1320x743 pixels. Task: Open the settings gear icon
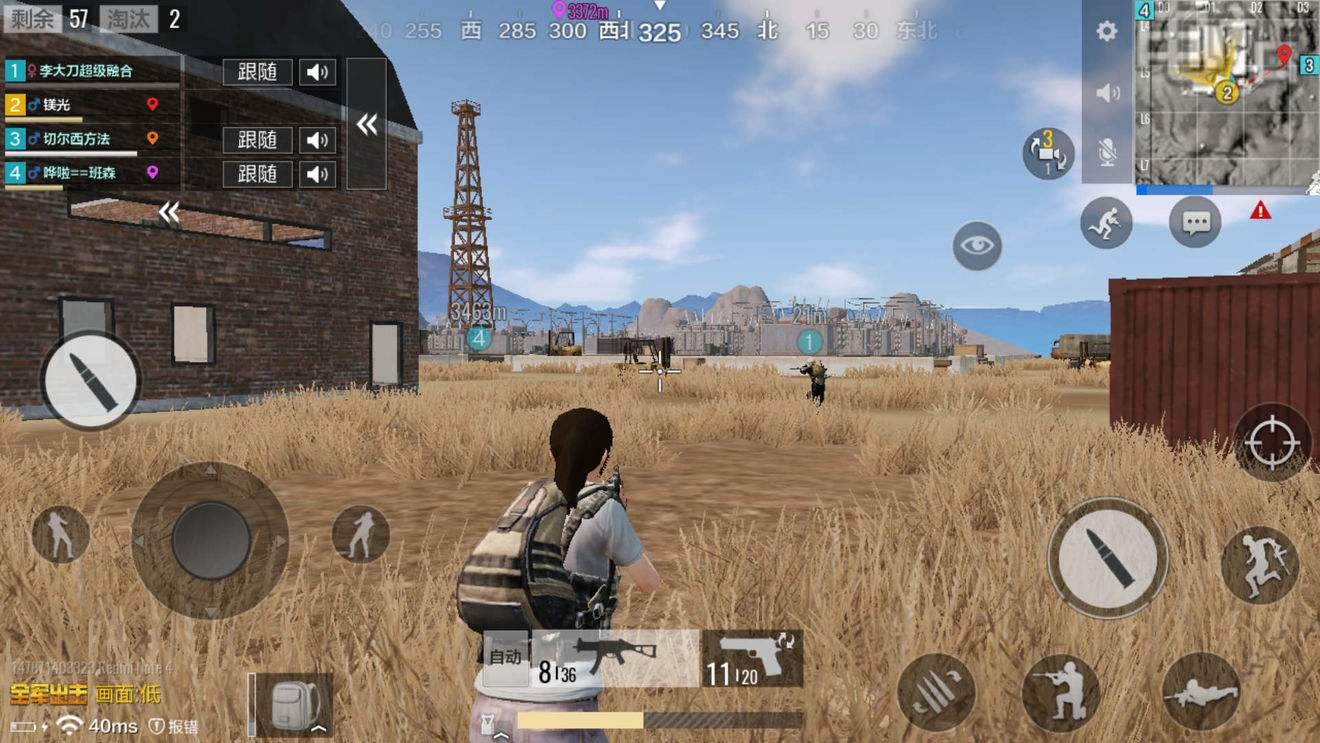click(x=1107, y=31)
